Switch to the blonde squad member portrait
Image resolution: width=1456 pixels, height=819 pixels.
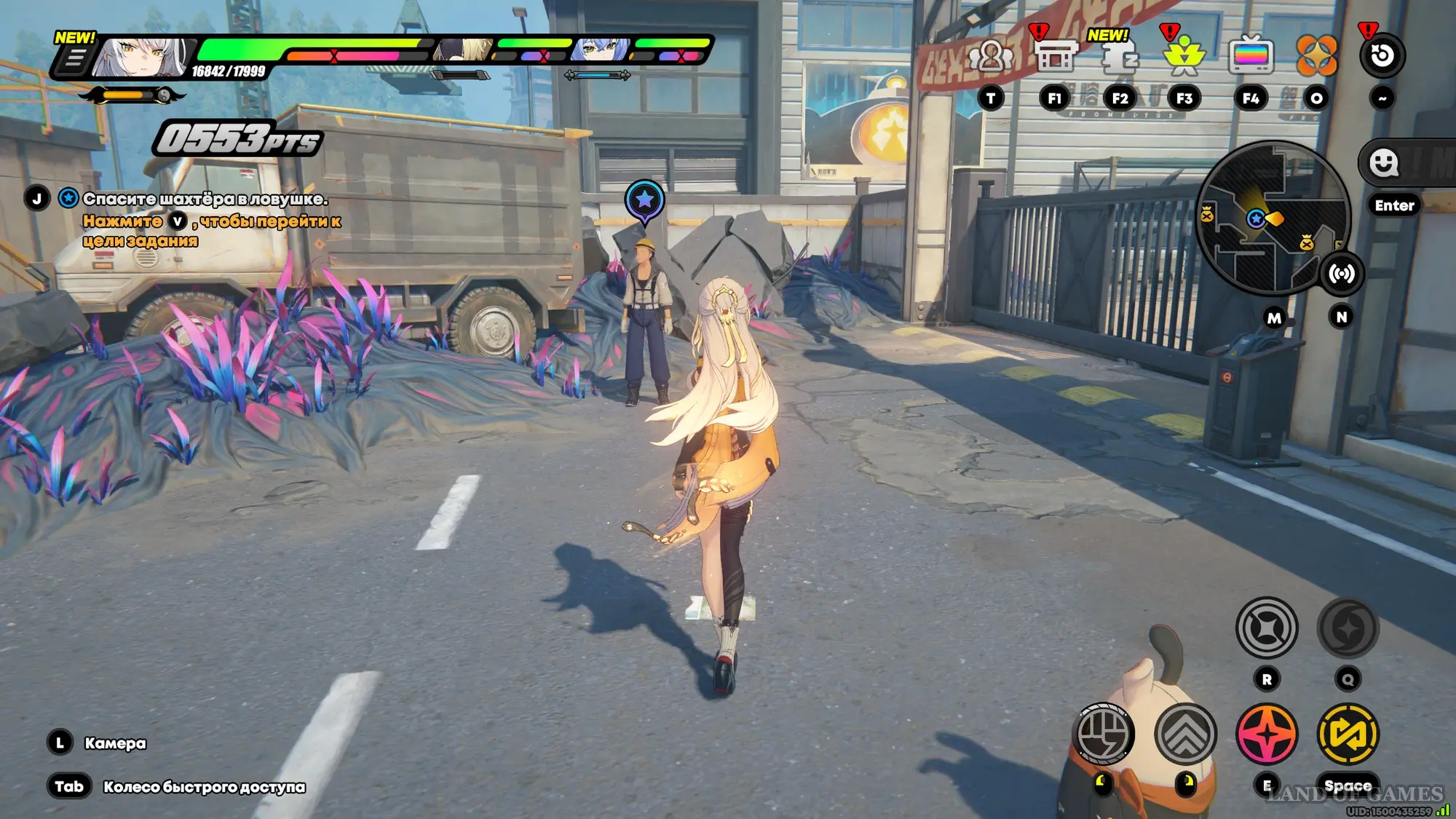tap(466, 50)
